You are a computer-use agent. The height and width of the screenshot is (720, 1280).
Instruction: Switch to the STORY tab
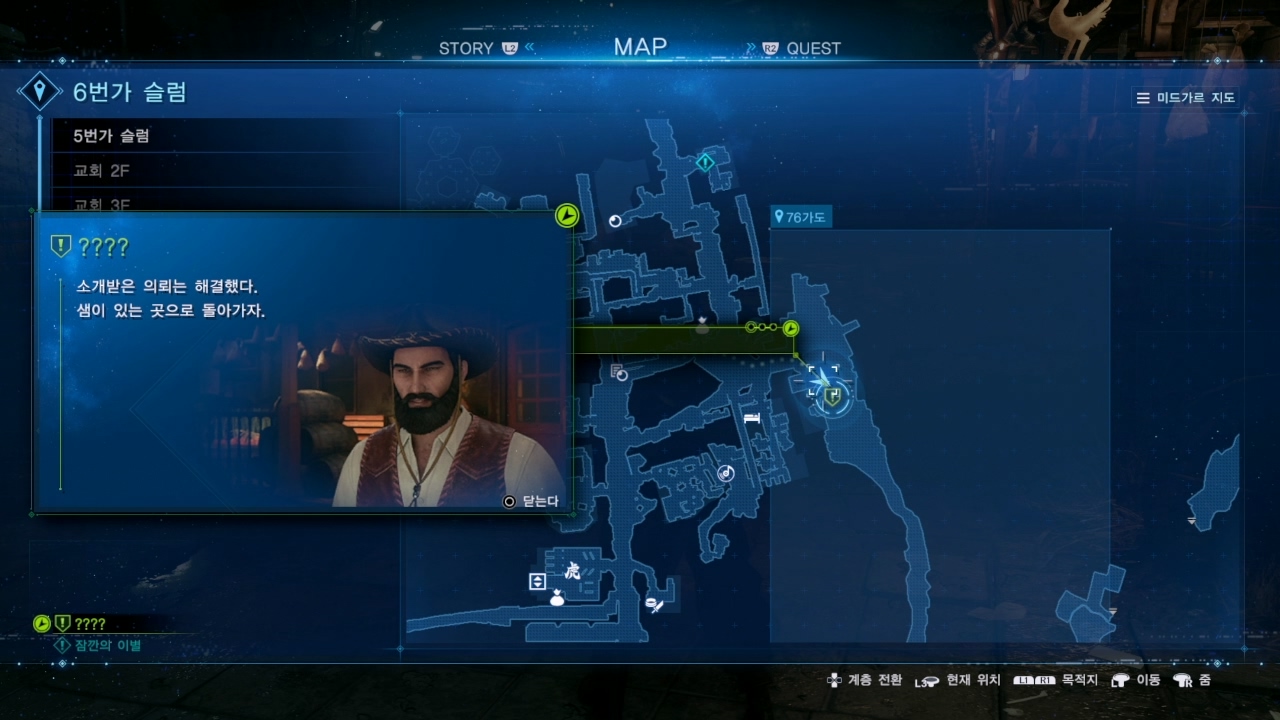[466, 48]
